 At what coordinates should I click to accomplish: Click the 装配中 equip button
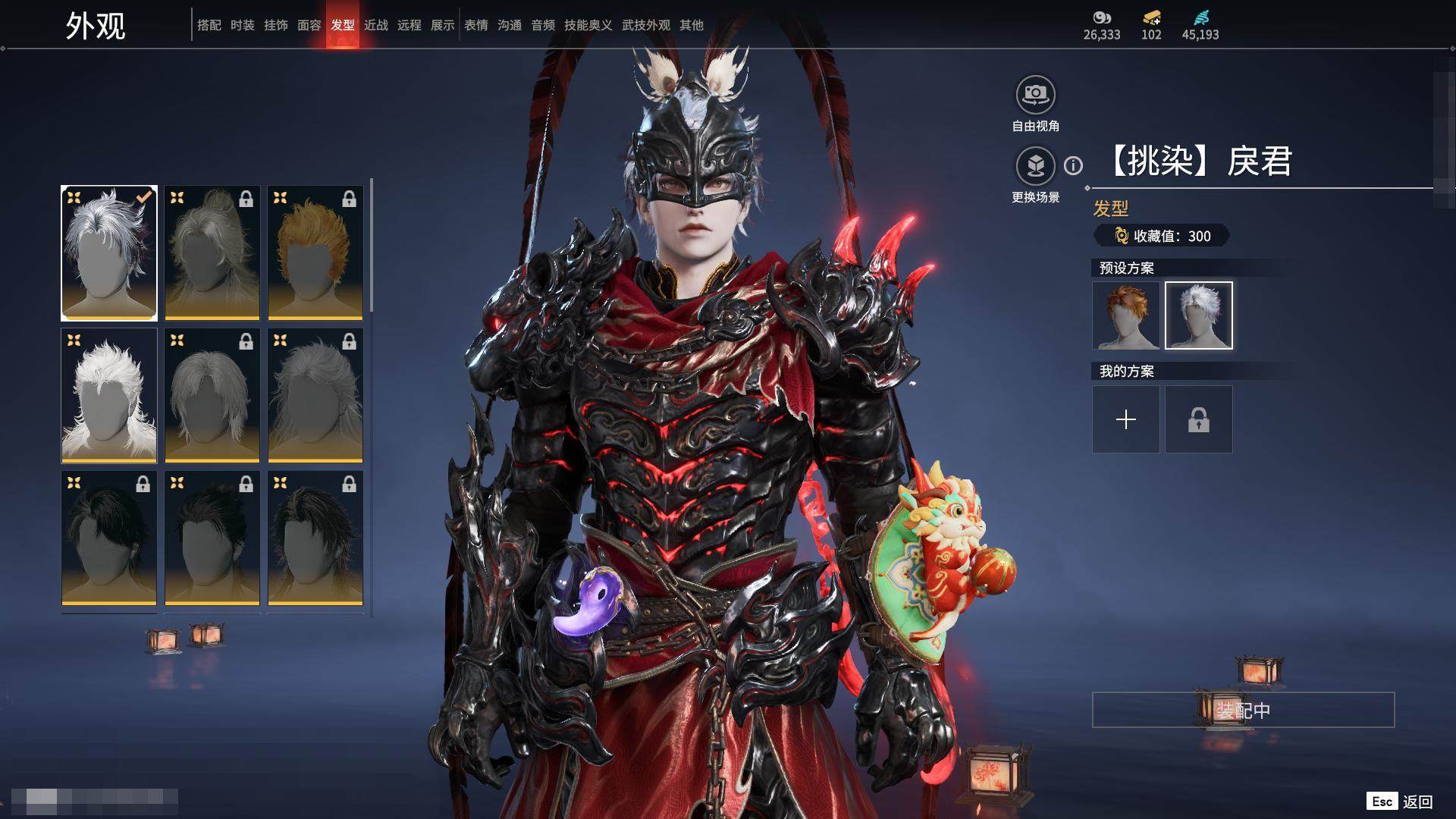(x=1243, y=710)
